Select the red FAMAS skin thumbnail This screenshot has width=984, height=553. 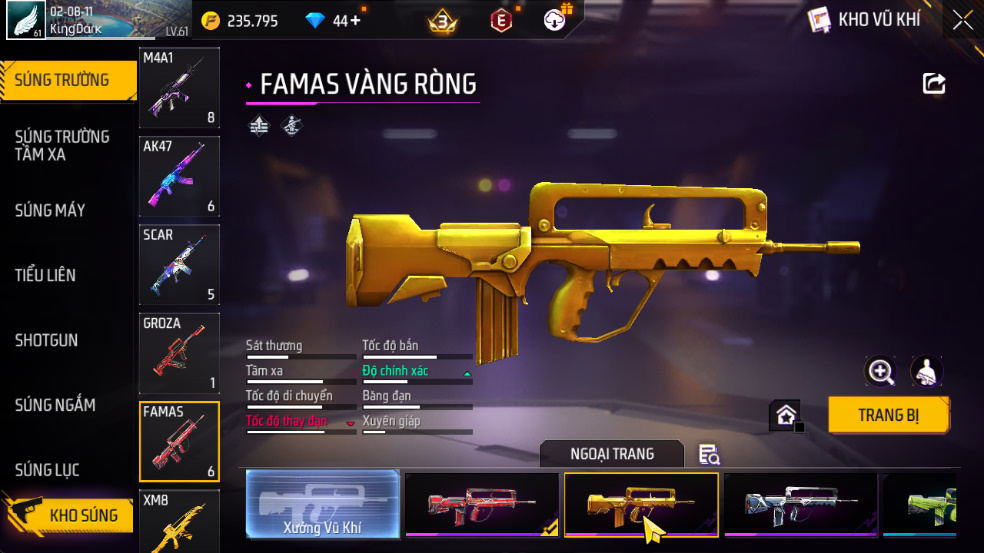tap(482, 504)
